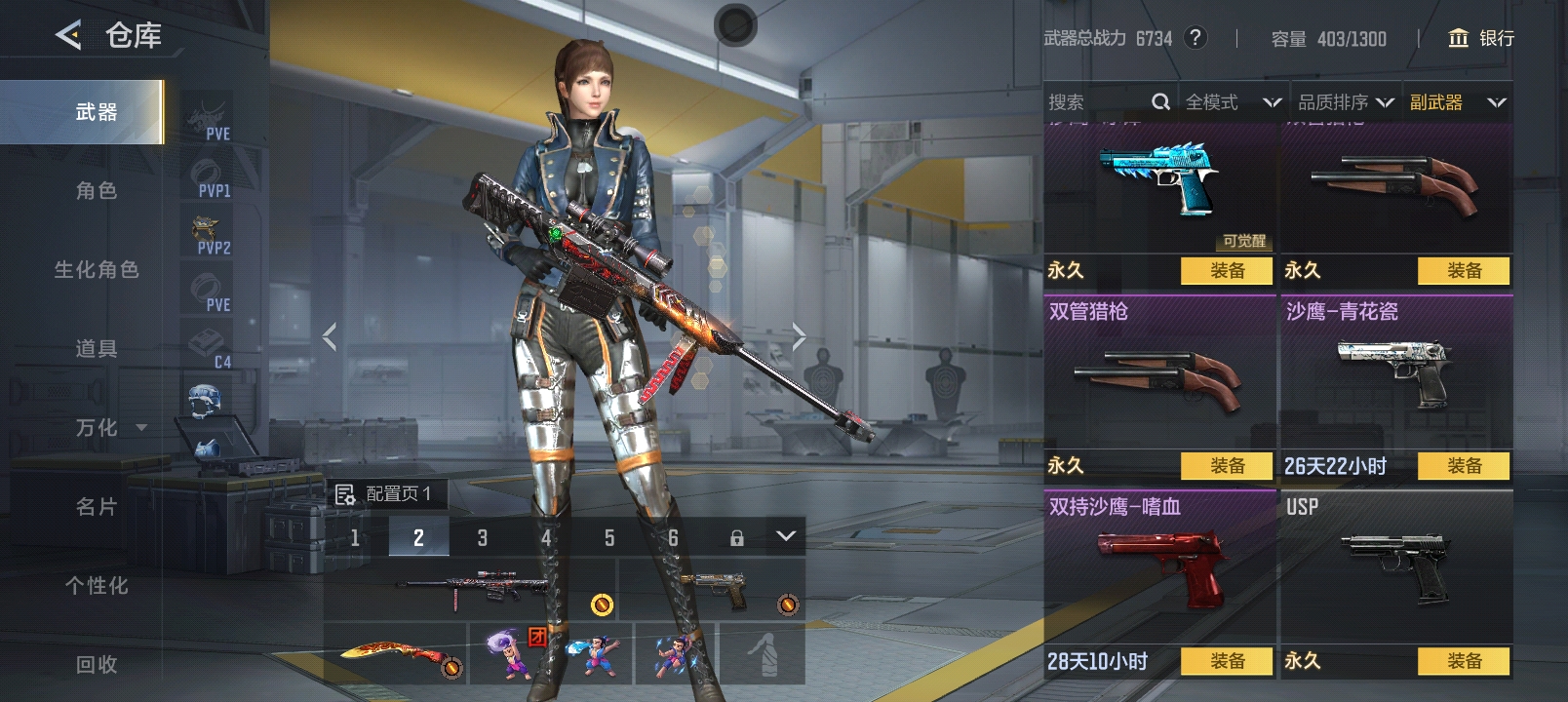Show next character view with right arrow
1568x702 pixels.
point(799,337)
